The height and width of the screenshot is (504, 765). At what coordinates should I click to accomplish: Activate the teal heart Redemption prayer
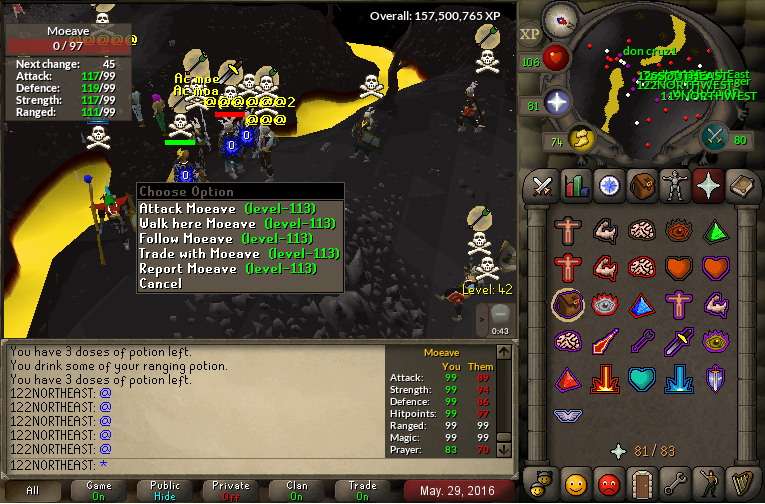[x=641, y=379]
